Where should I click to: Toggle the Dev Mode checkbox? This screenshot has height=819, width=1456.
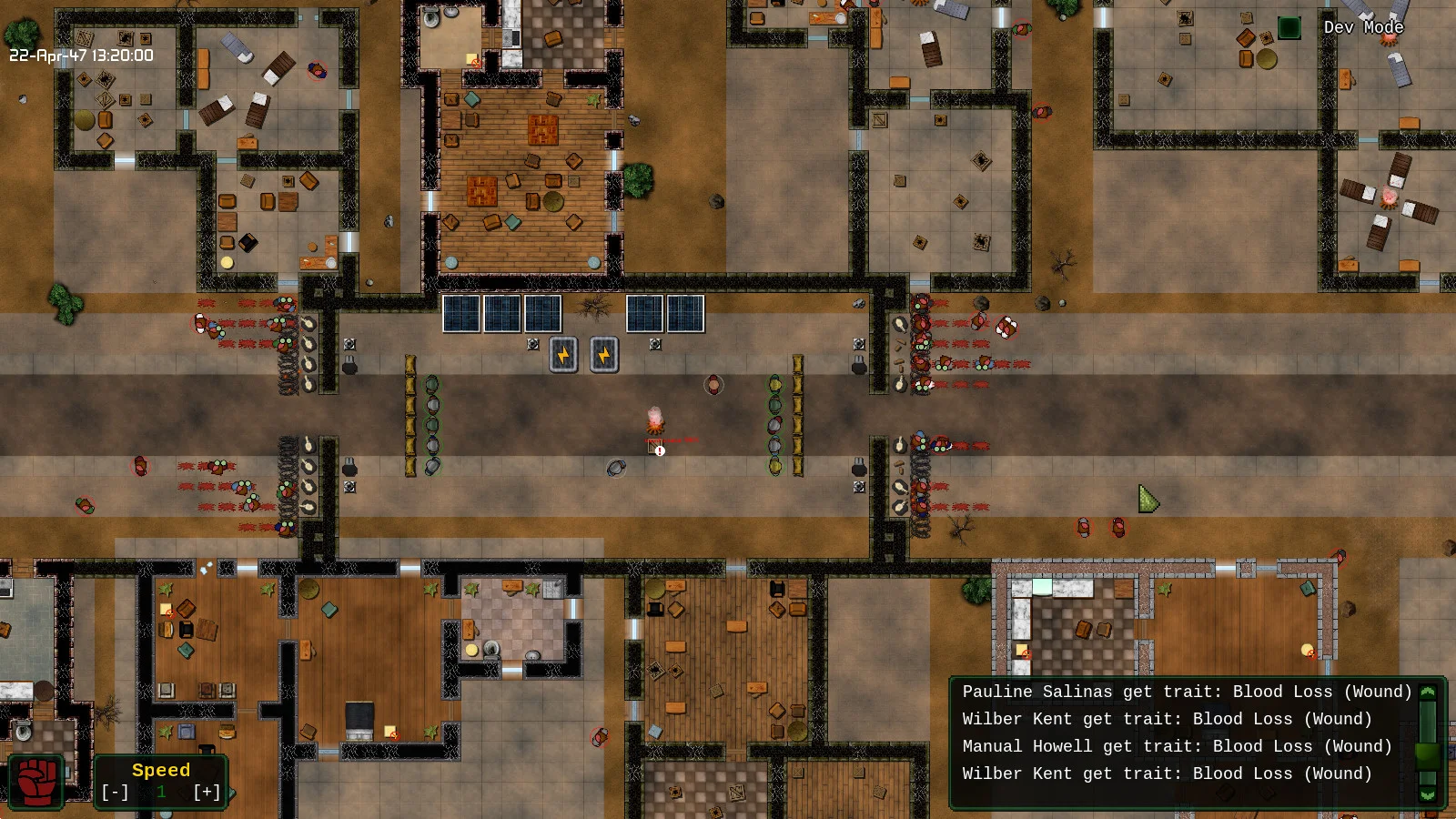(x=1289, y=28)
